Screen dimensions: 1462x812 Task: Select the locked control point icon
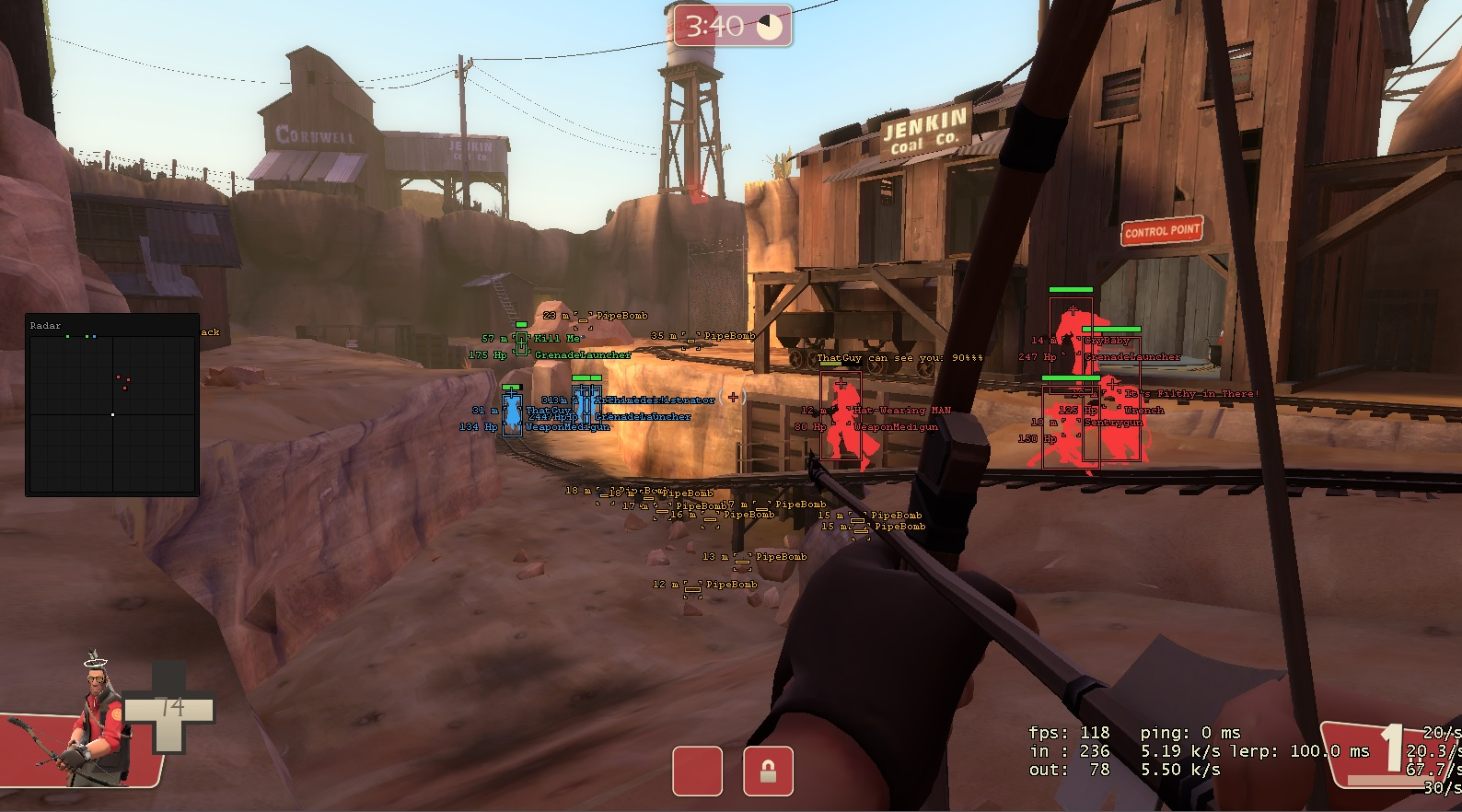click(x=768, y=771)
